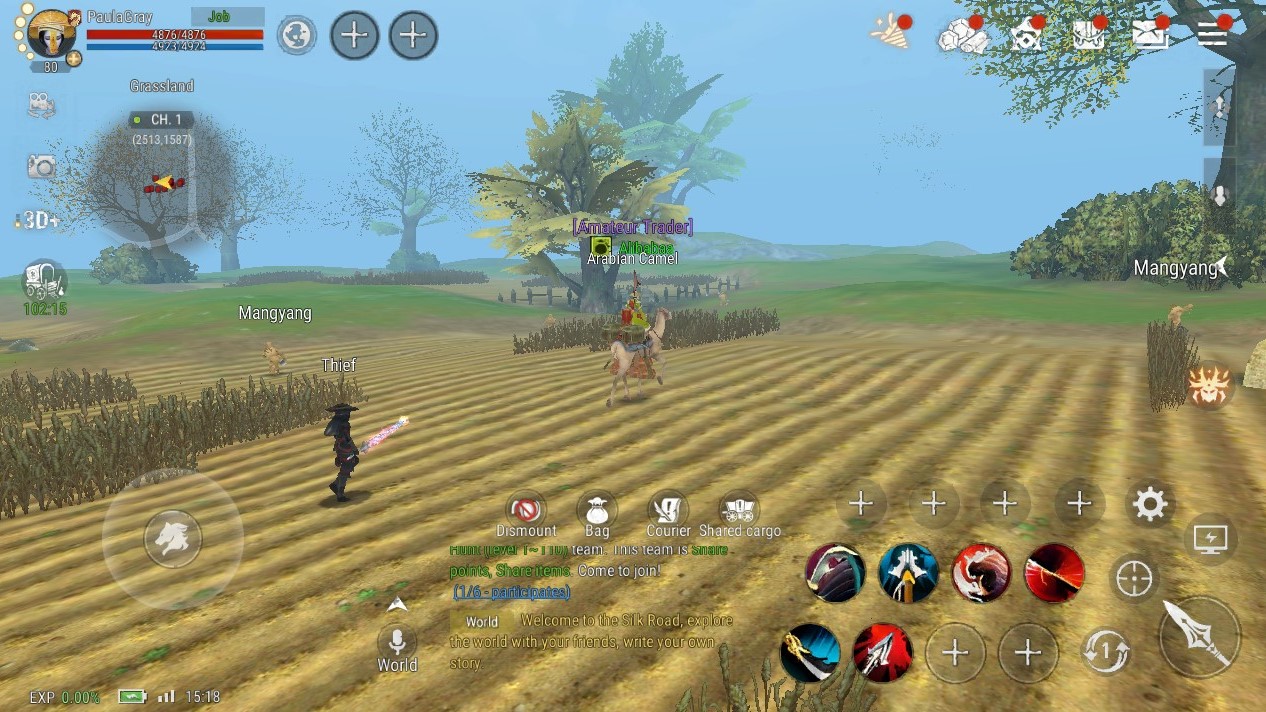The height and width of the screenshot is (712, 1266).
Task: Activate the World voice chat microphone
Action: click(397, 642)
